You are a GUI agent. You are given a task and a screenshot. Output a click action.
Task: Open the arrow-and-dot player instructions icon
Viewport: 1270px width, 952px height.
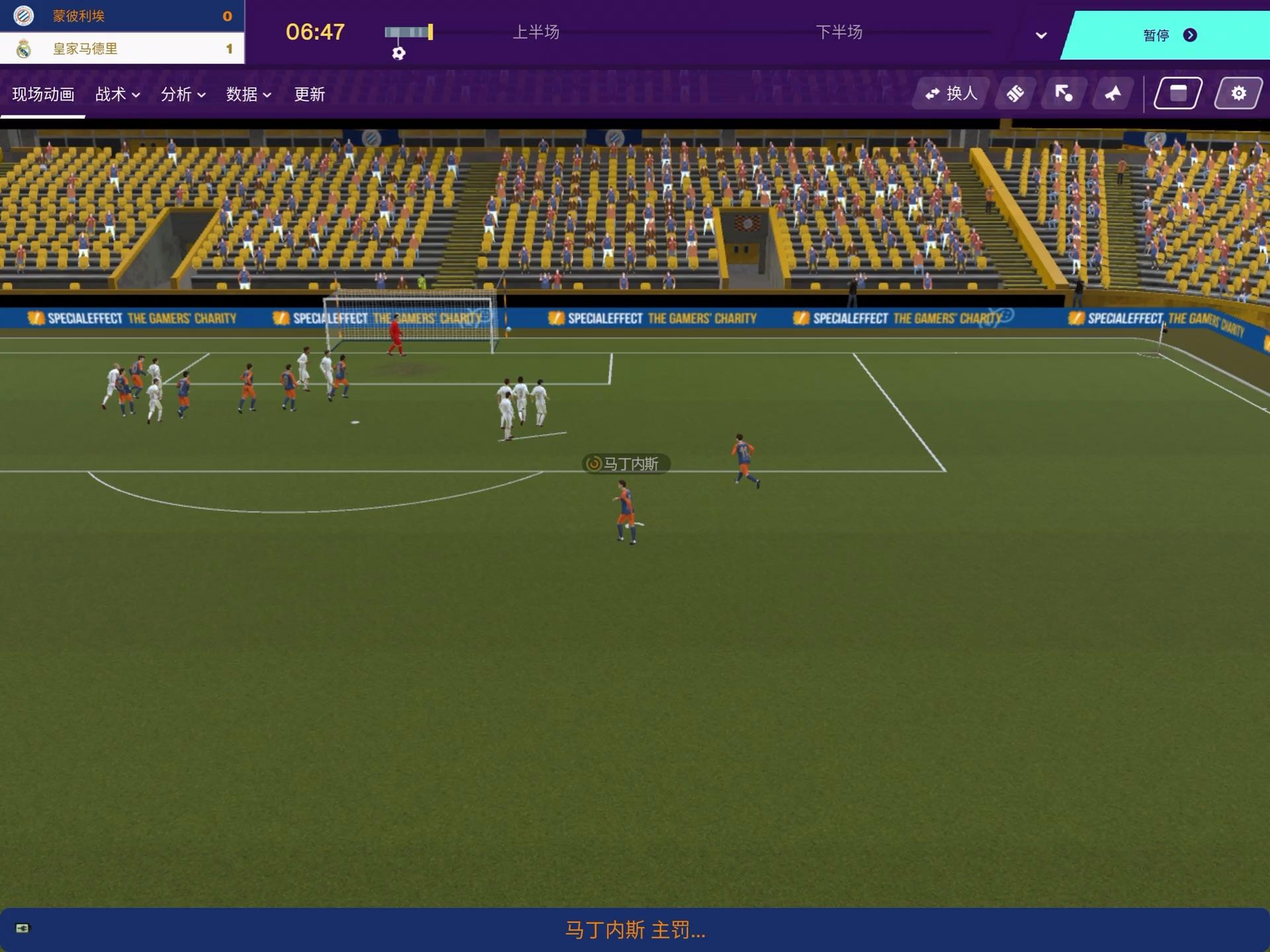[x=1064, y=94]
